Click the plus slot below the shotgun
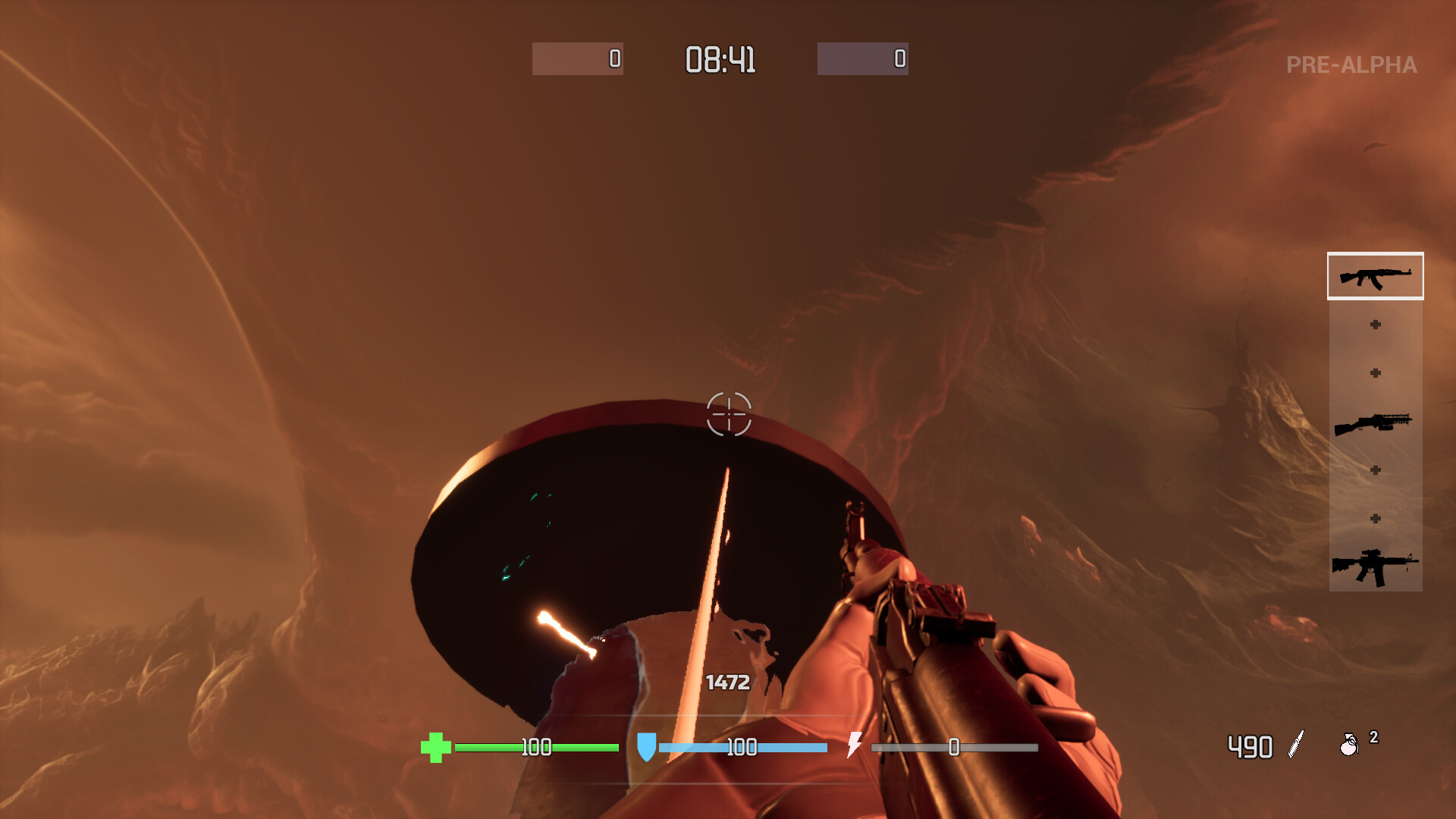The height and width of the screenshot is (819, 1456). (1375, 468)
